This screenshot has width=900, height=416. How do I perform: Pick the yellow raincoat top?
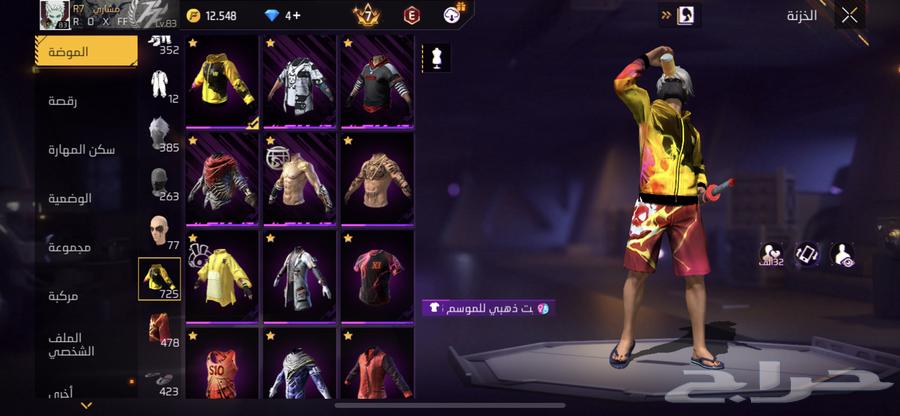pyautogui.click(x=223, y=274)
